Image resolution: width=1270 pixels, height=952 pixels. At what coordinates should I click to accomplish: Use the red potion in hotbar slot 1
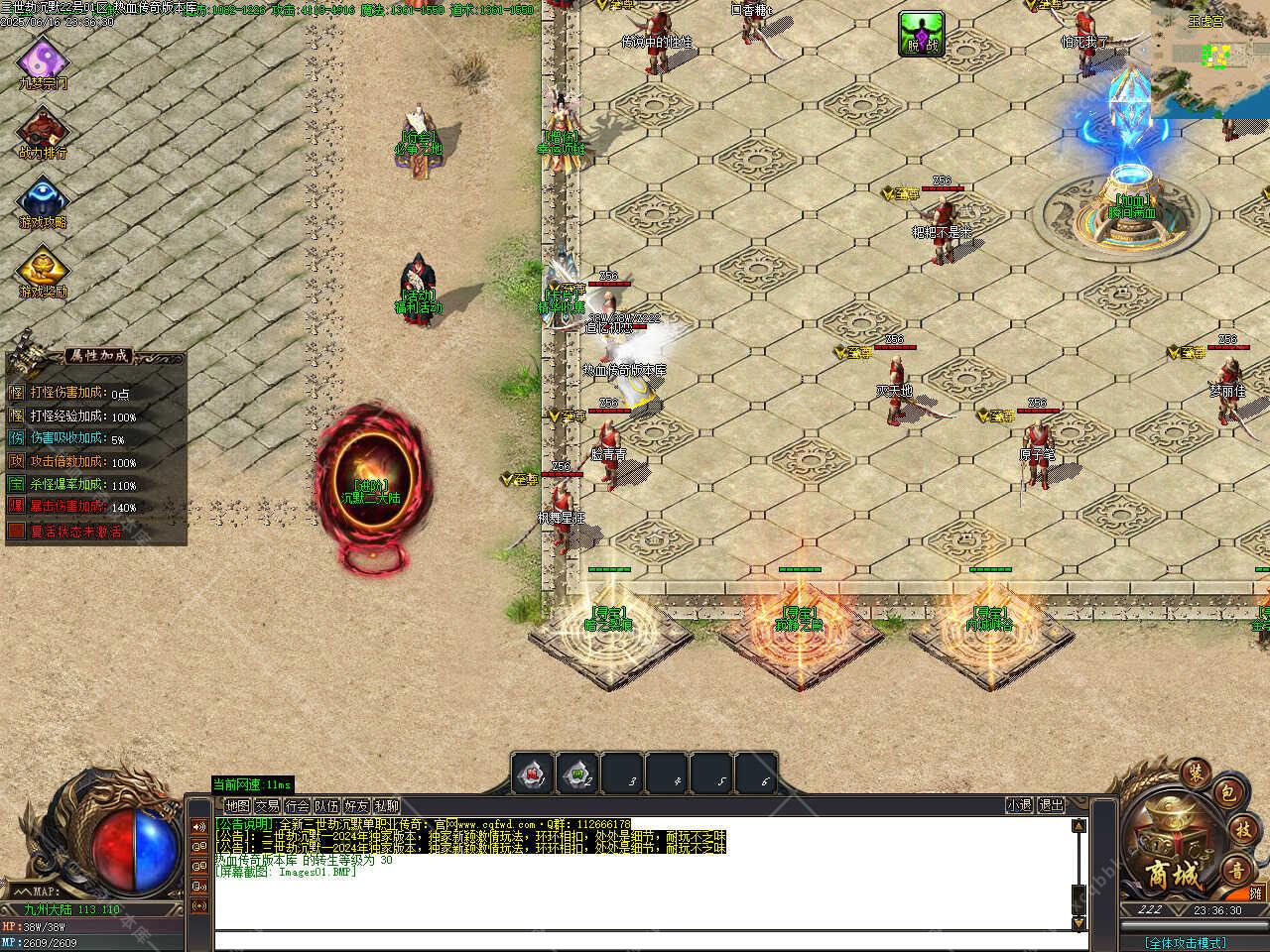pyautogui.click(x=533, y=773)
